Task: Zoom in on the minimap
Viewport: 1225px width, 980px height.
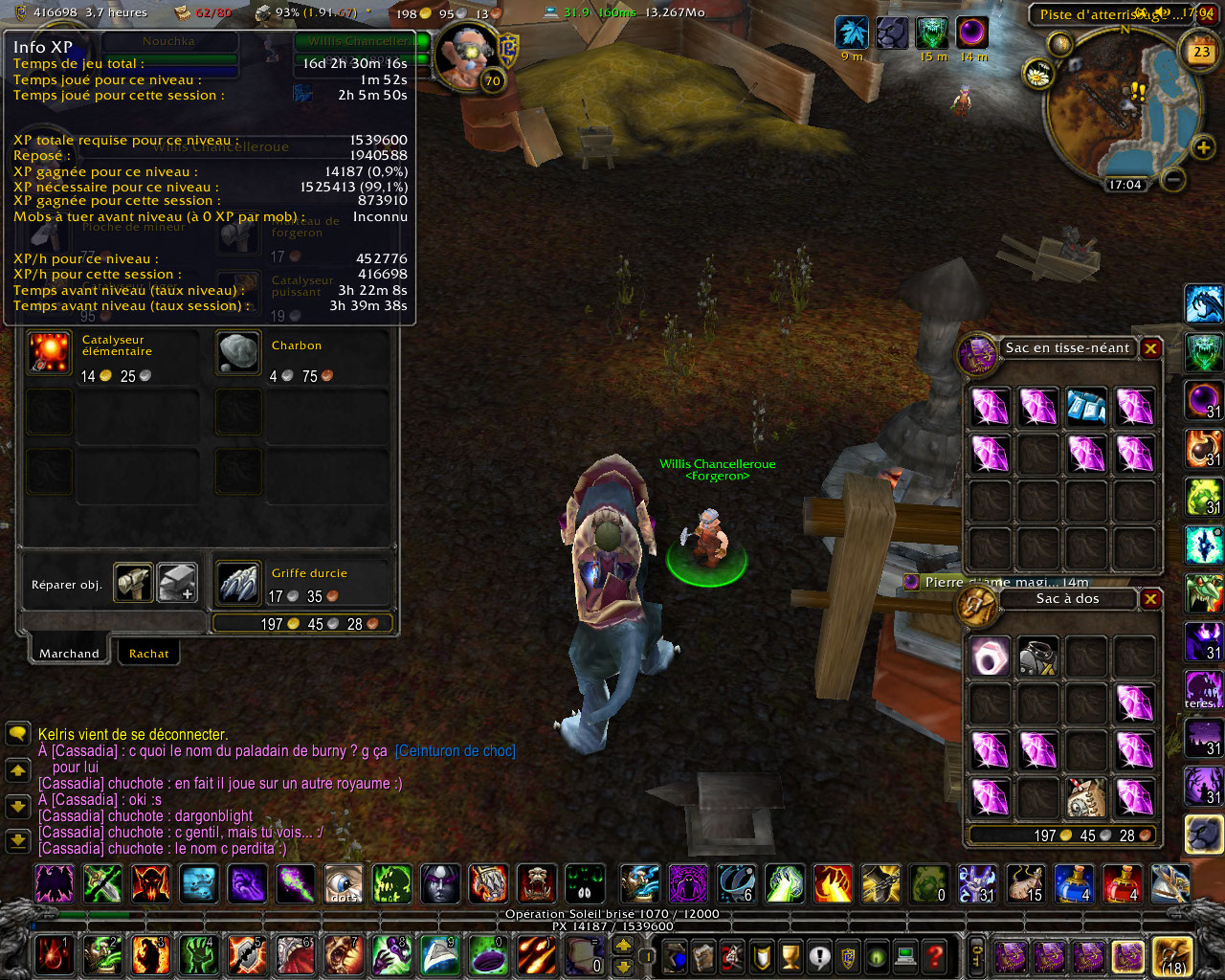Action: [x=1203, y=146]
